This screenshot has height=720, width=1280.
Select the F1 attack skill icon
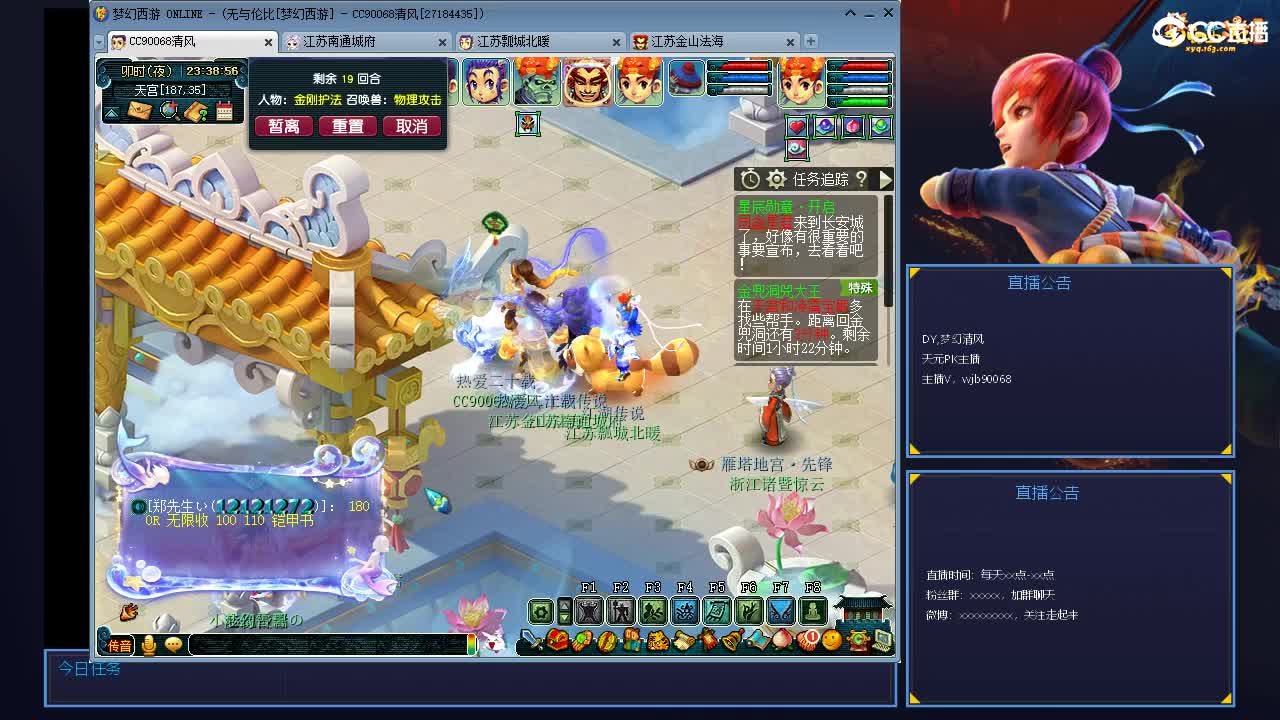click(588, 611)
